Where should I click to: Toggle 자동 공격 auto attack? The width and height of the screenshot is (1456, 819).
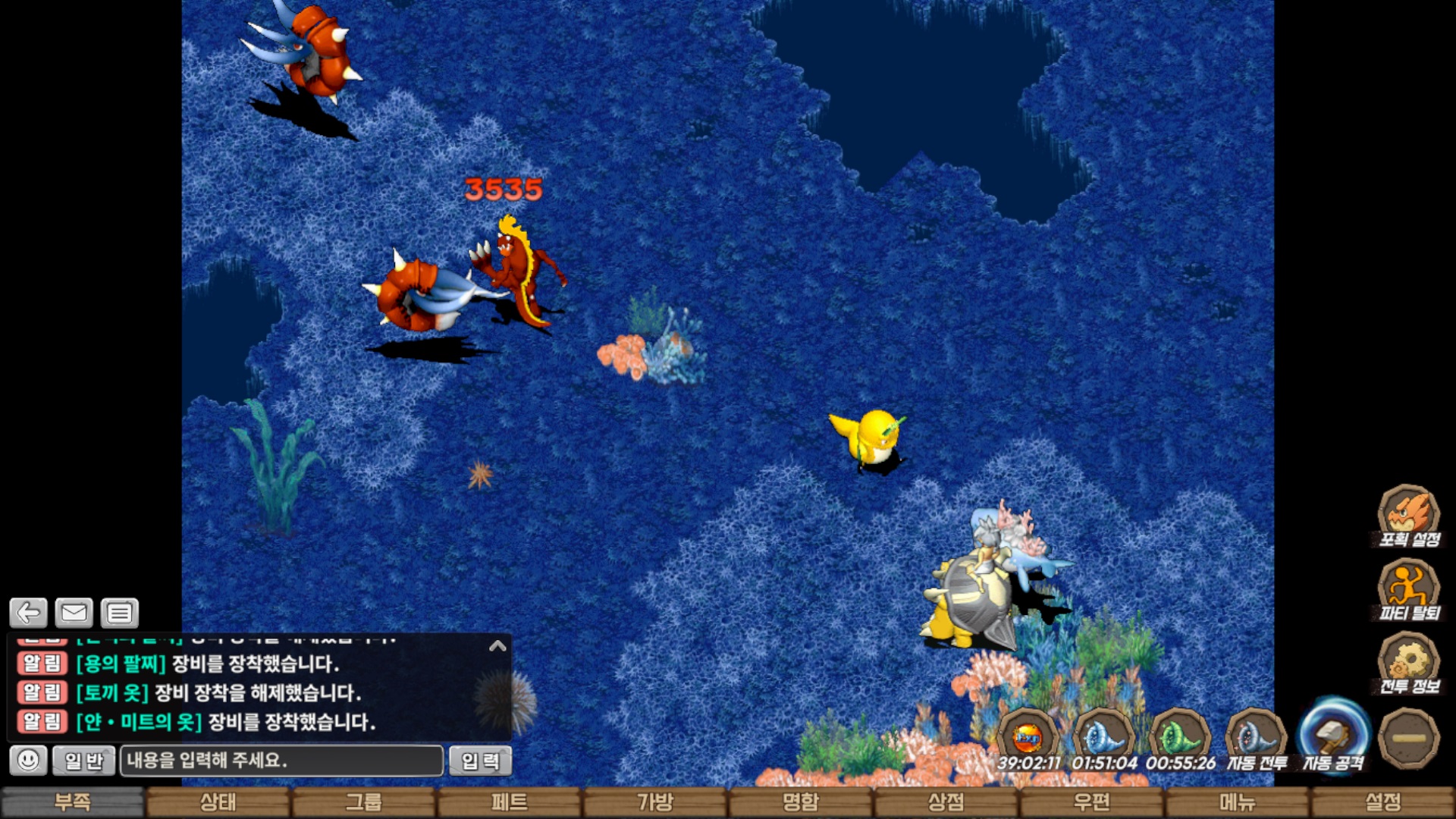[x=1332, y=738]
